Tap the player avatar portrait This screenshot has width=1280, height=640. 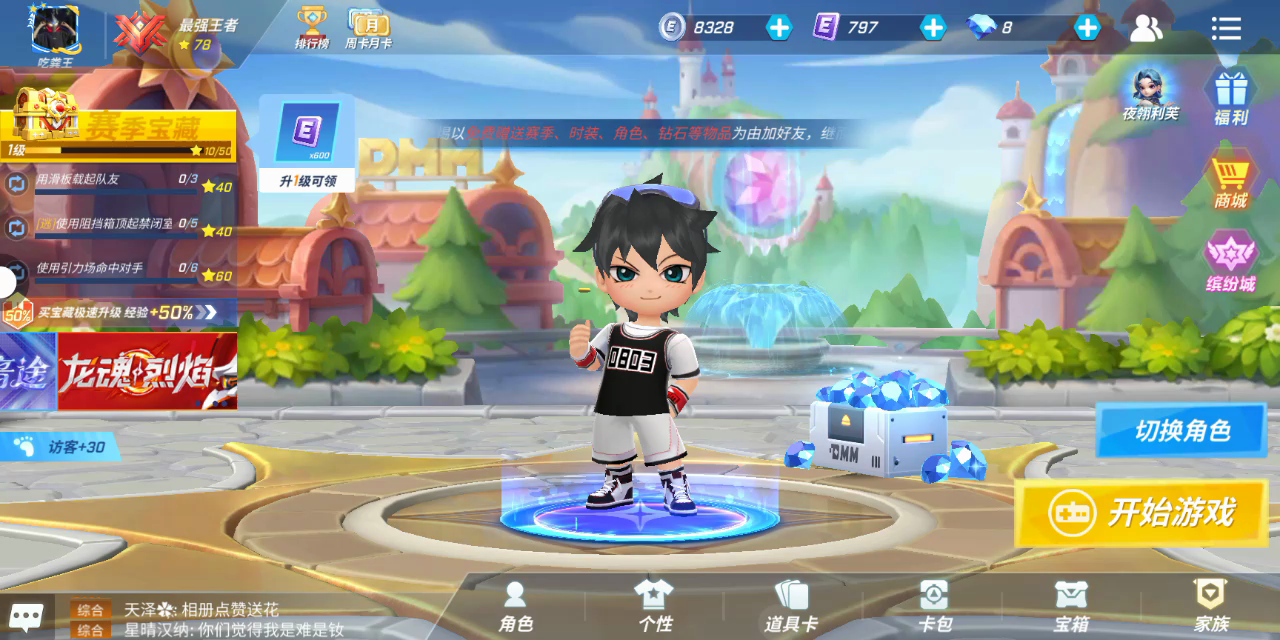(55, 30)
